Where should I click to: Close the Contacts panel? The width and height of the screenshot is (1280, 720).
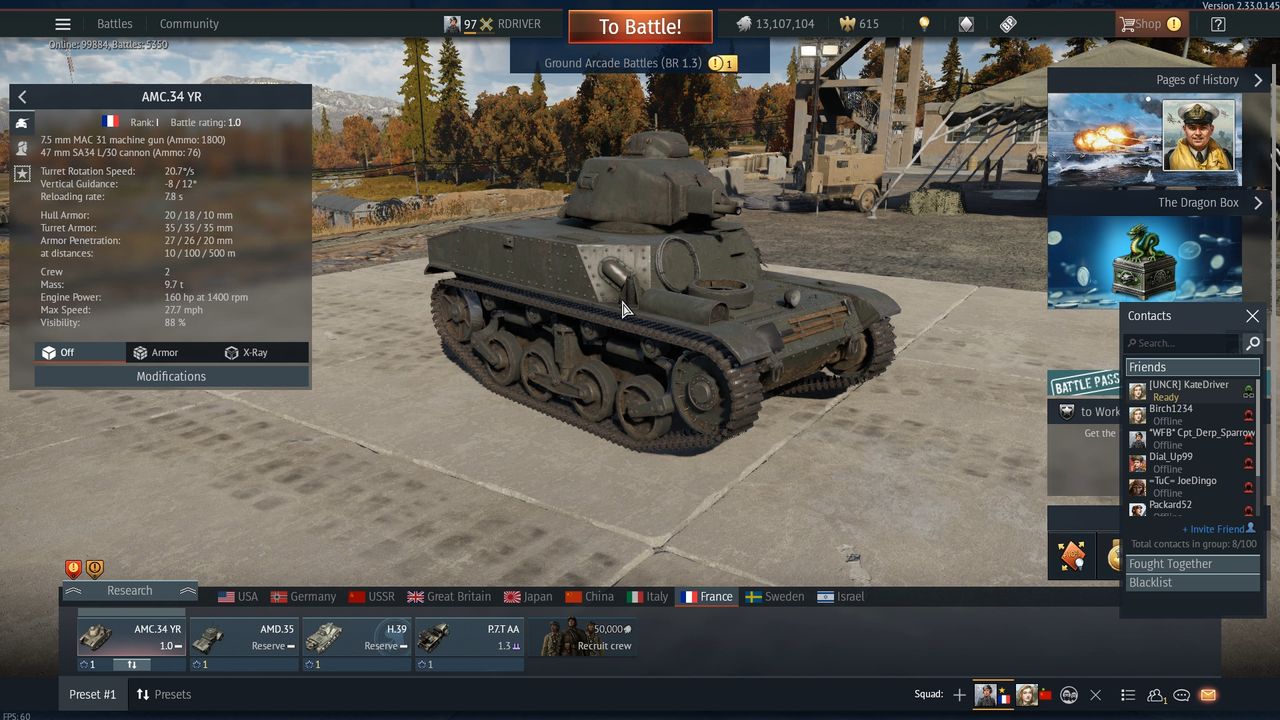point(1252,316)
